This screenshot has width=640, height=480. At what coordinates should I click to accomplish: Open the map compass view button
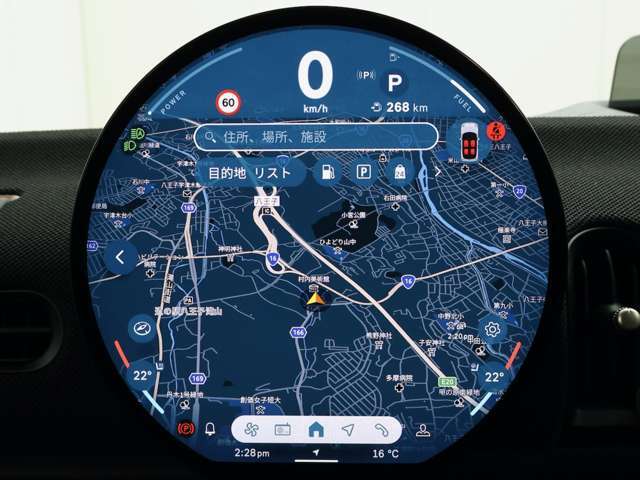click(142, 328)
